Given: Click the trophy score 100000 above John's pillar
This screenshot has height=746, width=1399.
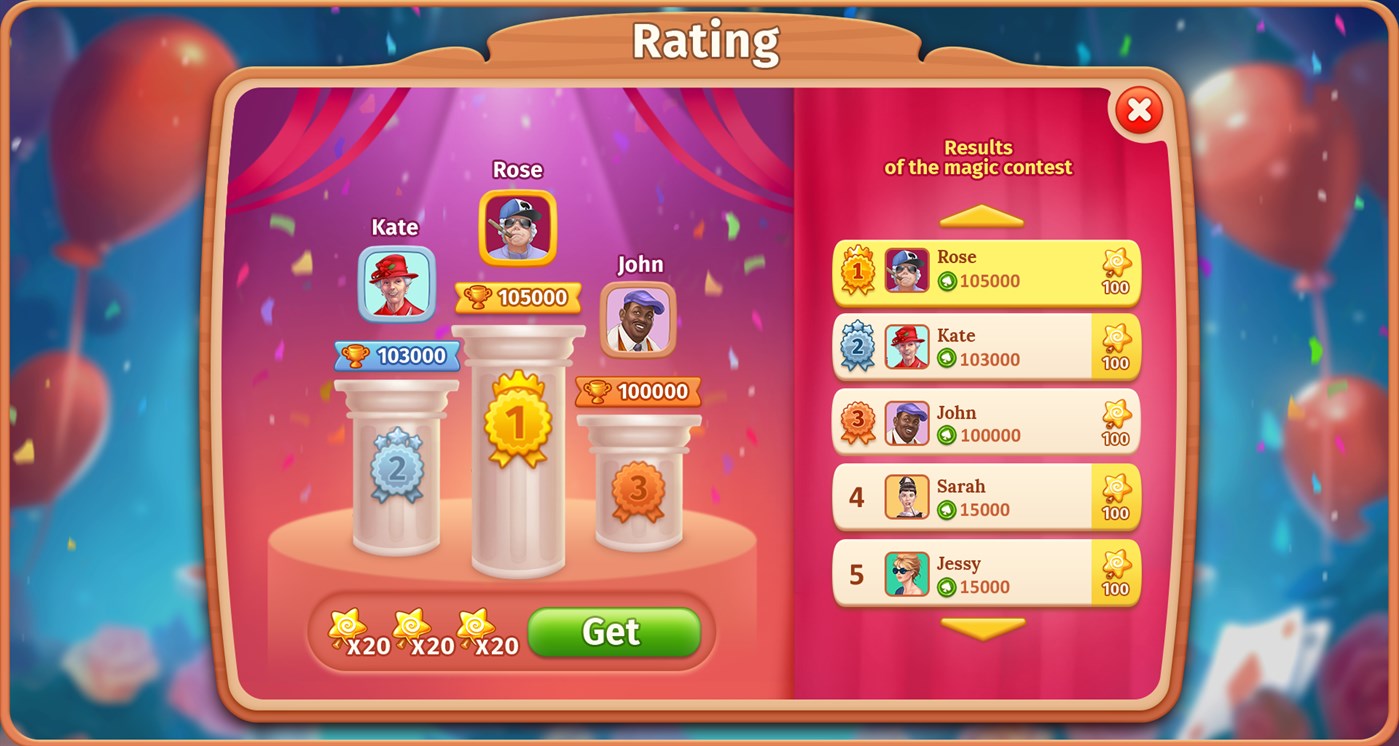Looking at the screenshot, I should tap(637, 391).
